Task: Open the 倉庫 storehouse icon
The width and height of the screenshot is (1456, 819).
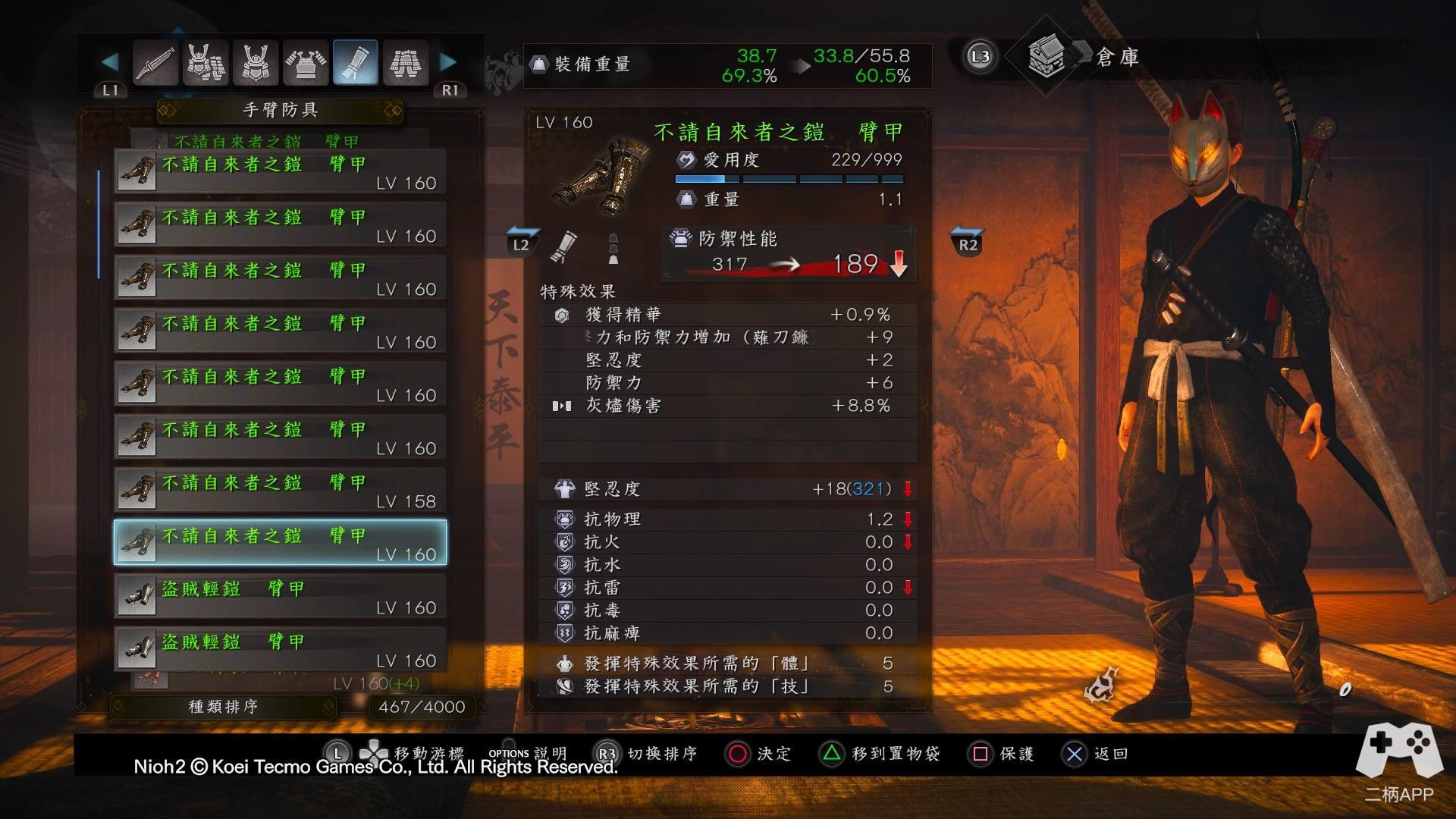Action: pos(1046,57)
